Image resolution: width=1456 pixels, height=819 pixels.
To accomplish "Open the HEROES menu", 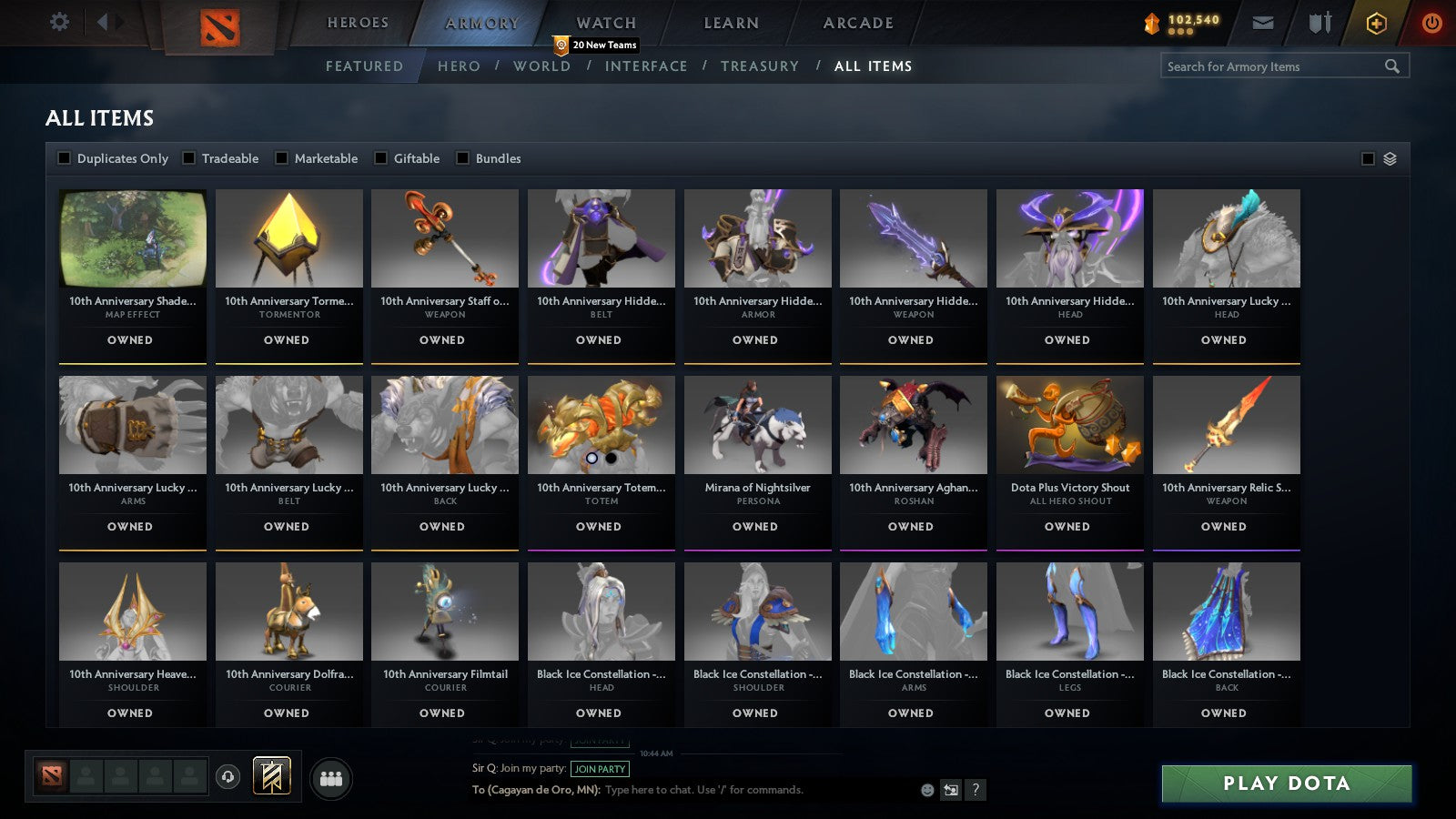I will pyautogui.click(x=357, y=22).
